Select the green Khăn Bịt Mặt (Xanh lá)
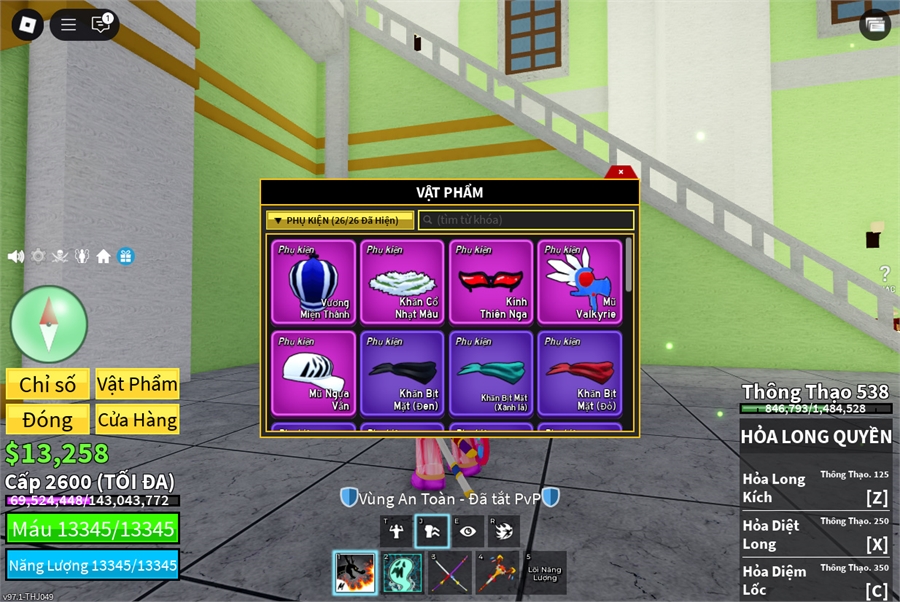 (x=491, y=372)
